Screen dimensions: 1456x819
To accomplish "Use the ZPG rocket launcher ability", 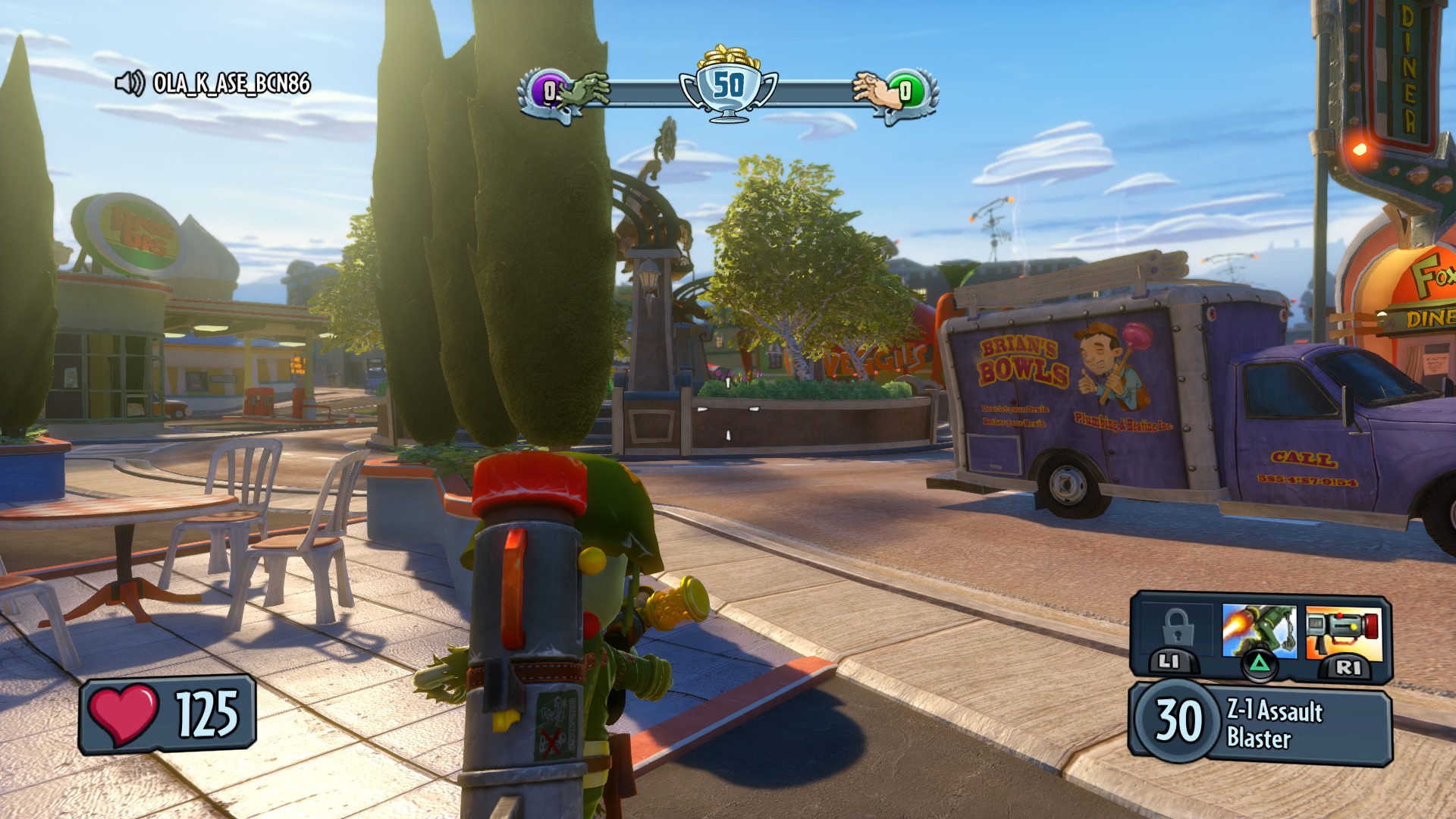I will point(1343,632).
